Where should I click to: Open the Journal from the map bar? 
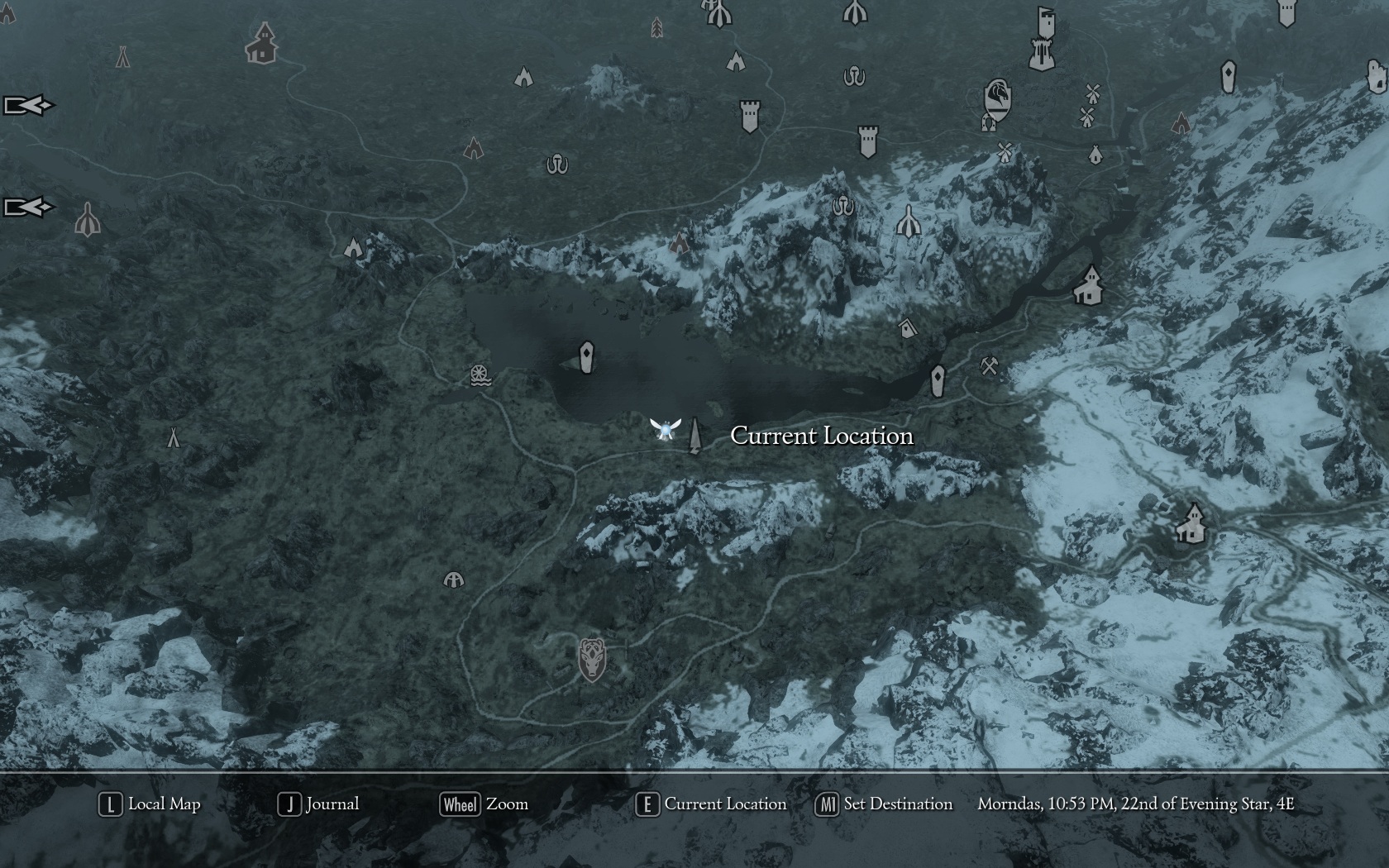click(x=318, y=804)
